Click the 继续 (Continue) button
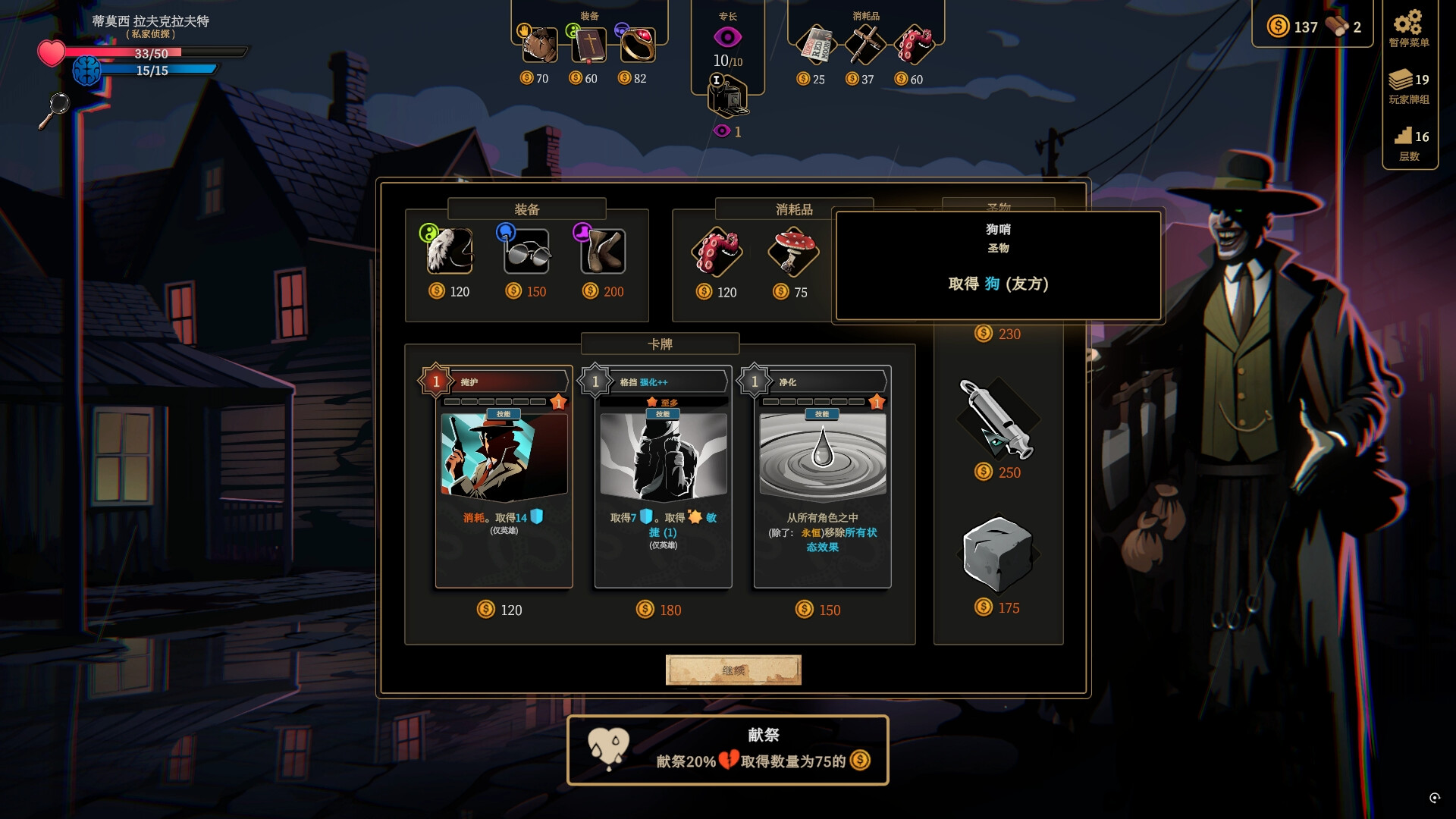This screenshot has height=819, width=1456. point(733,670)
